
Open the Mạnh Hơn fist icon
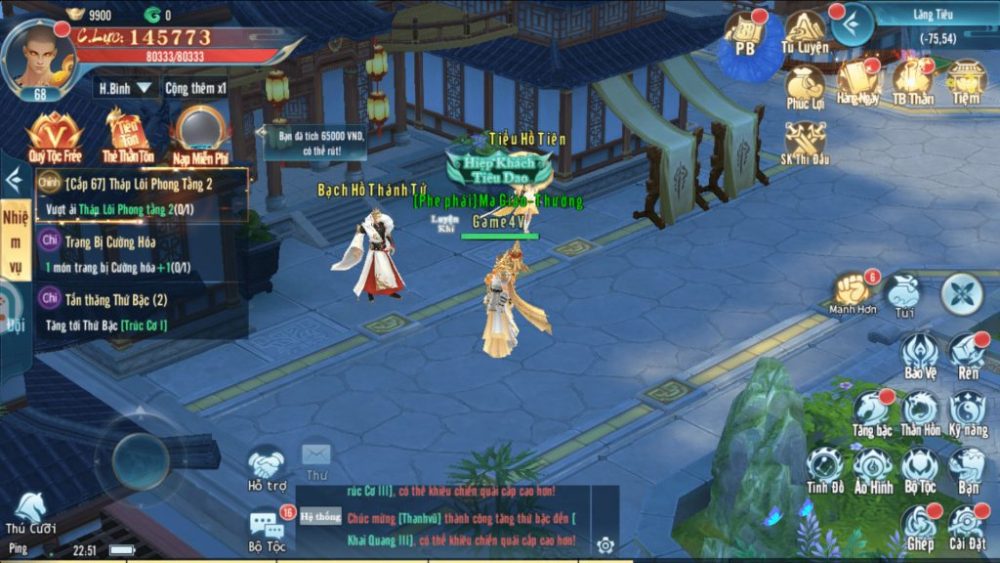853,293
